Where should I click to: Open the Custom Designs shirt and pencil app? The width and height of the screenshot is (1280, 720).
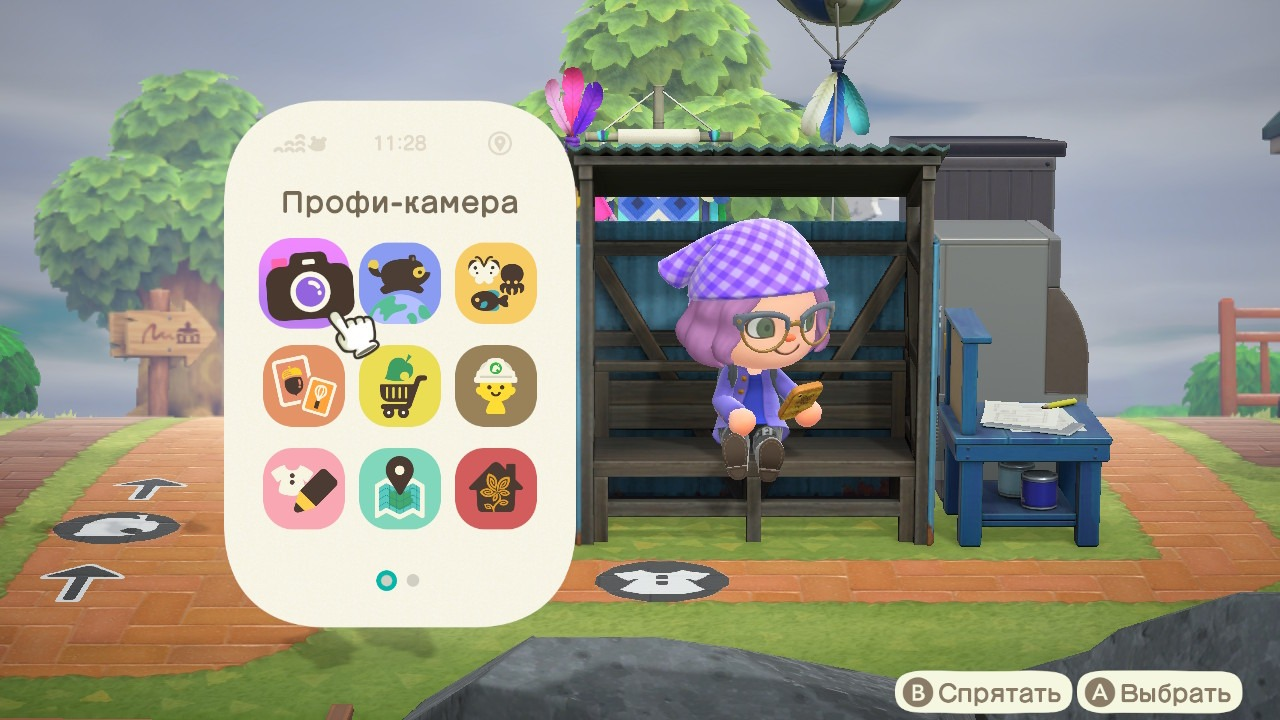(305, 488)
